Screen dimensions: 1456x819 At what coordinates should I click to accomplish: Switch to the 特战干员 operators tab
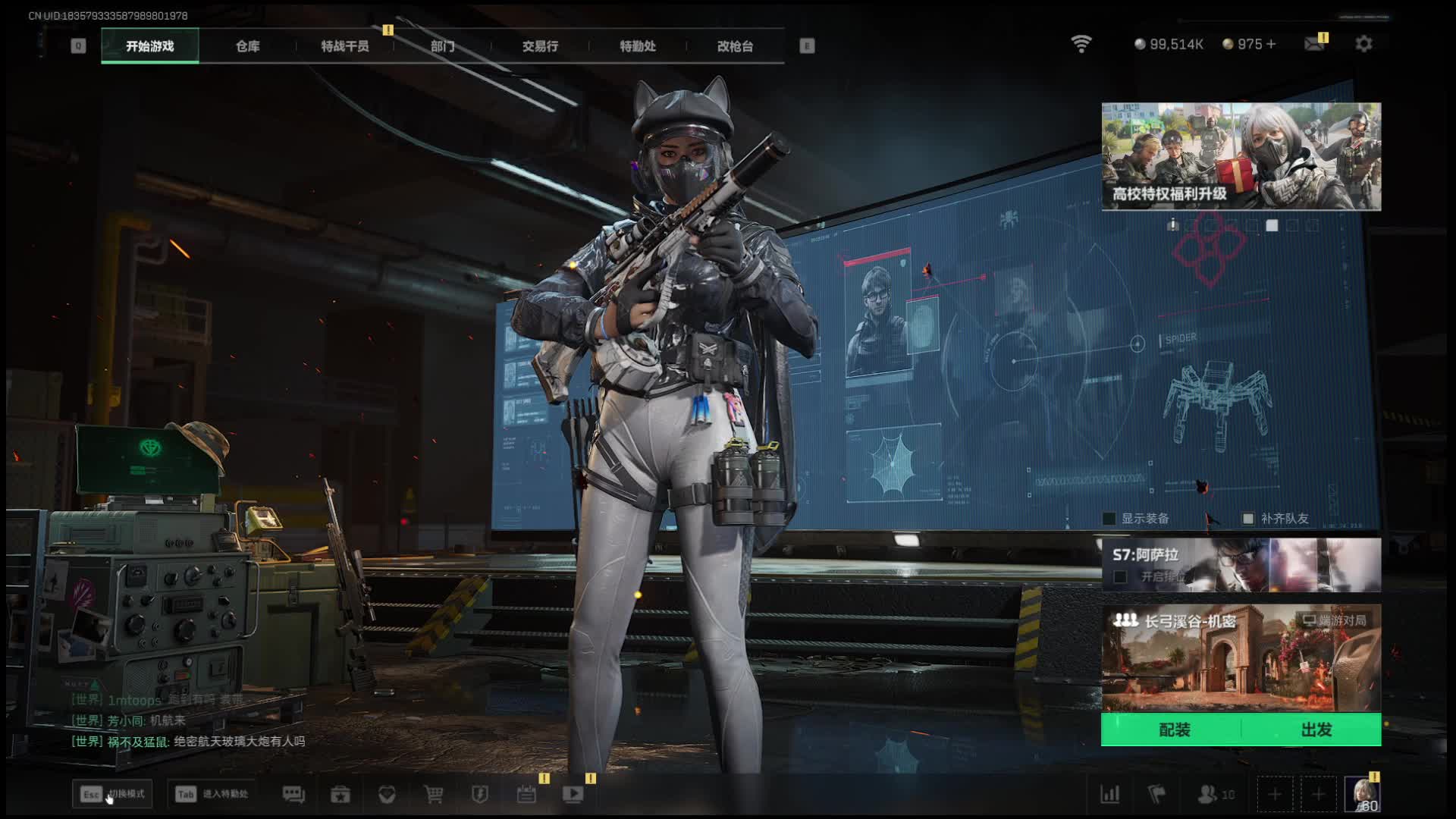point(344,46)
